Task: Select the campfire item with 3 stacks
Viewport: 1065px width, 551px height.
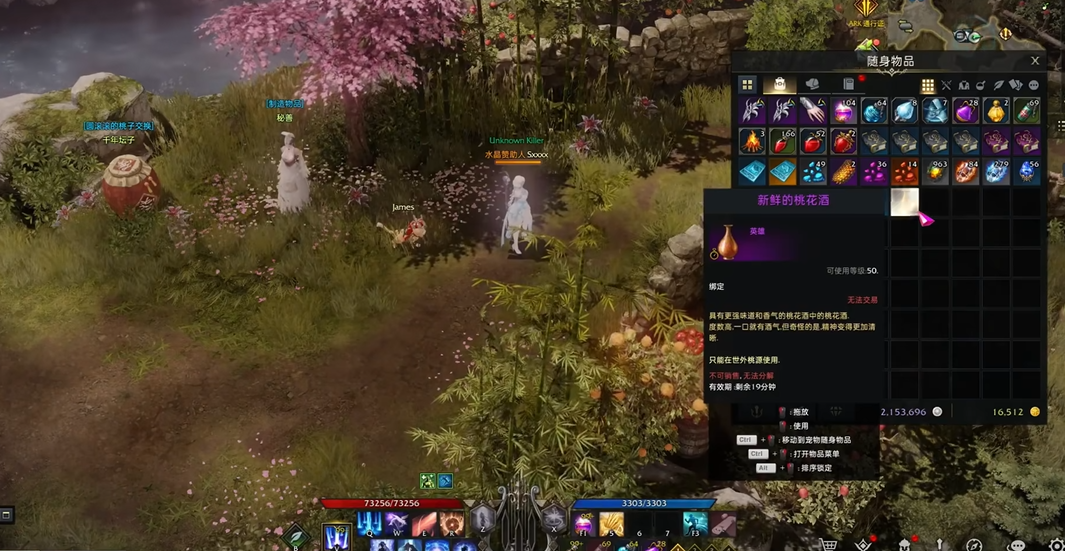Action: tap(752, 141)
